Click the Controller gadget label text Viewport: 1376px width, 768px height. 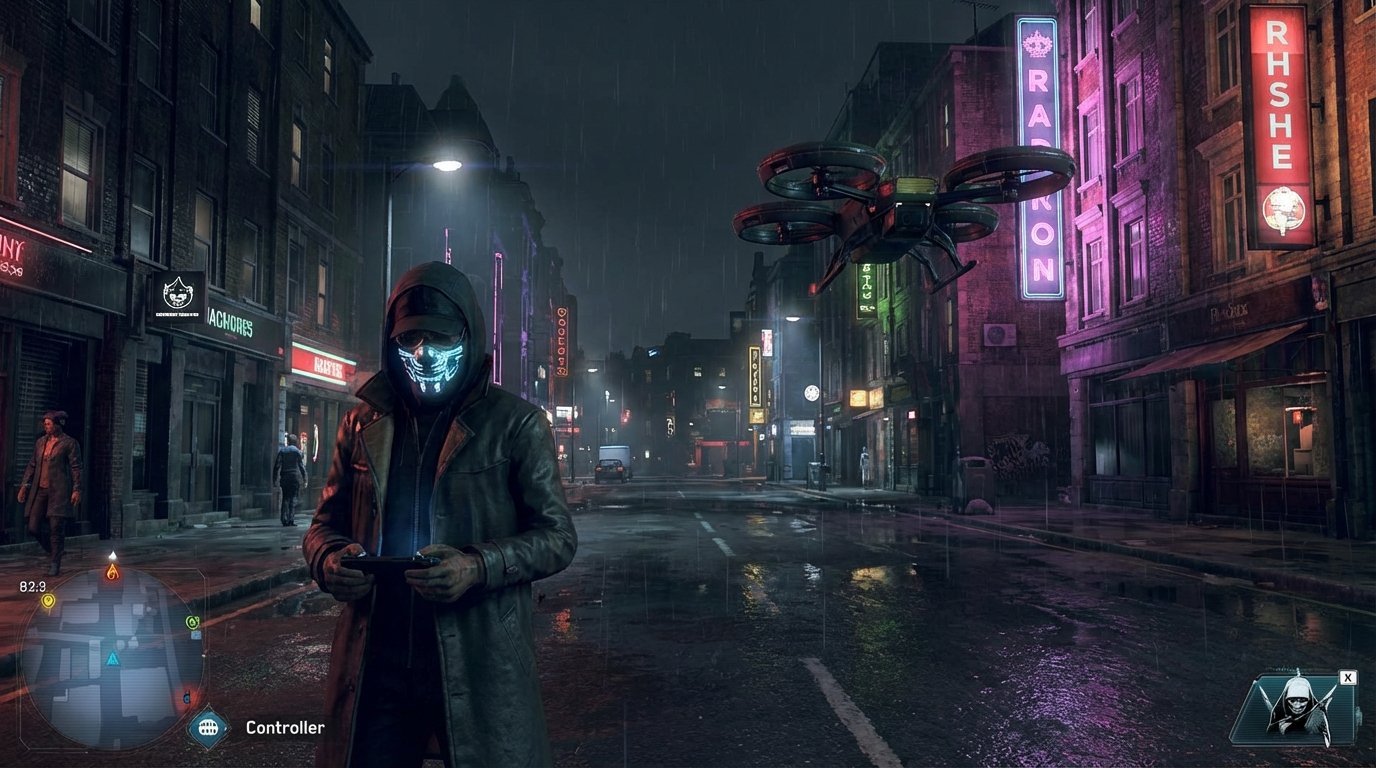pyautogui.click(x=283, y=727)
